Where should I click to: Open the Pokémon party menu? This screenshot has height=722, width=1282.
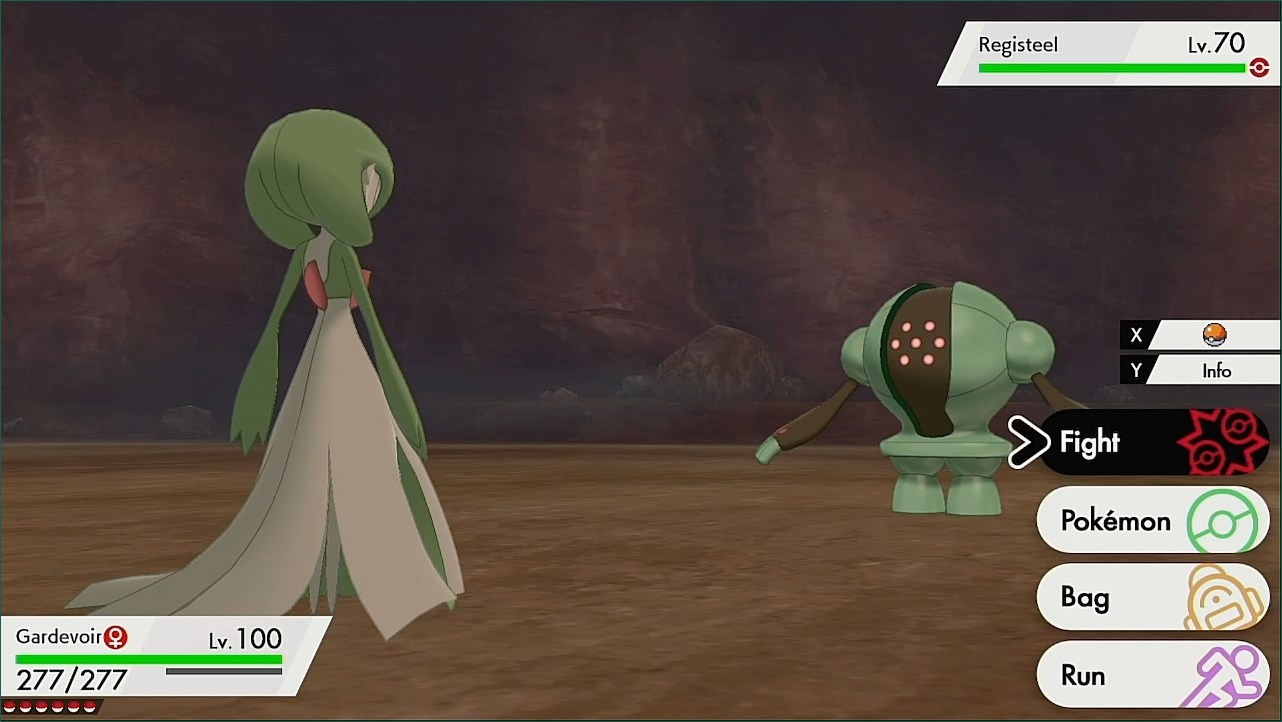point(1152,520)
